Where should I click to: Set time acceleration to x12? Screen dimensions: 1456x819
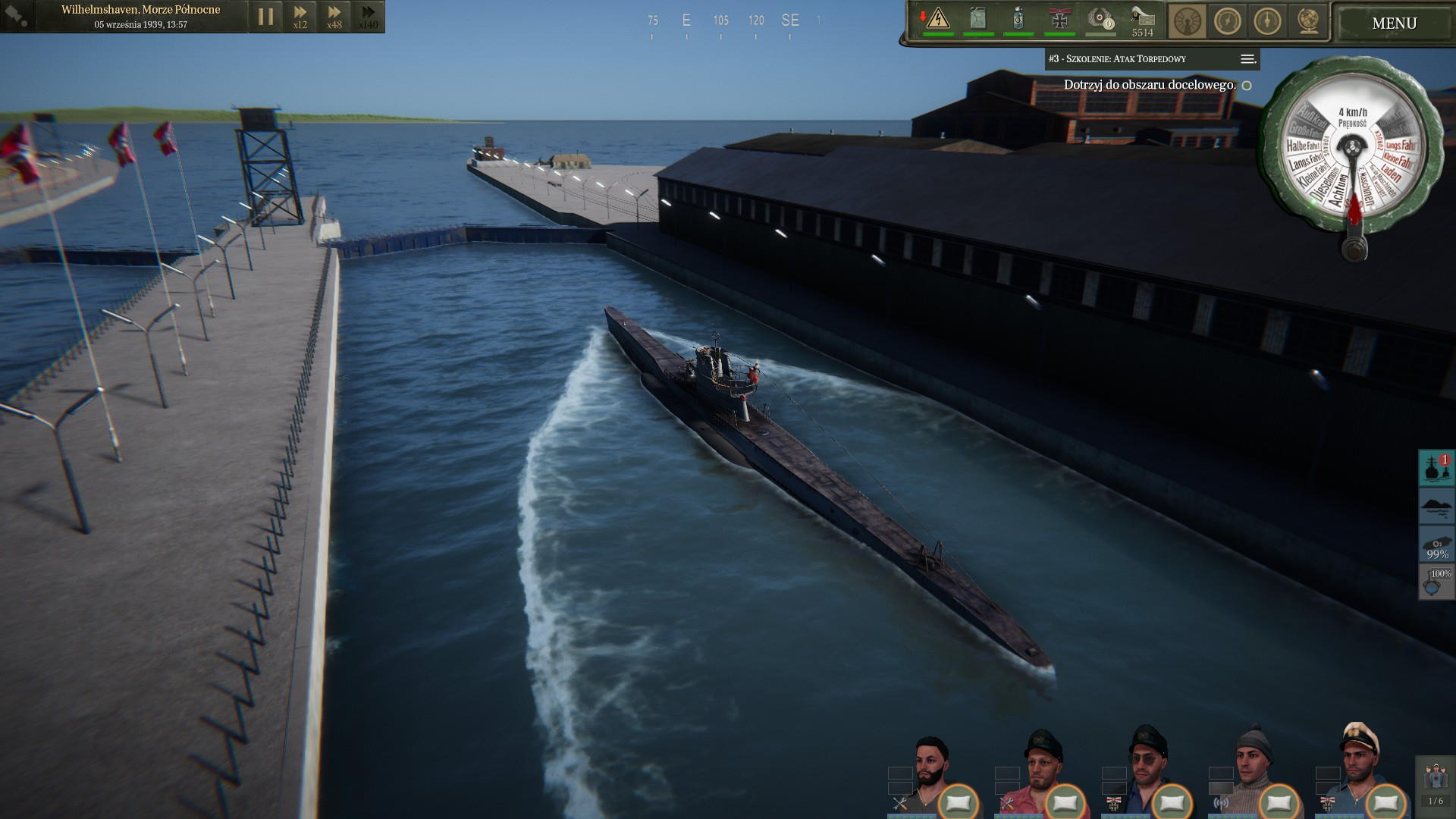[x=300, y=16]
